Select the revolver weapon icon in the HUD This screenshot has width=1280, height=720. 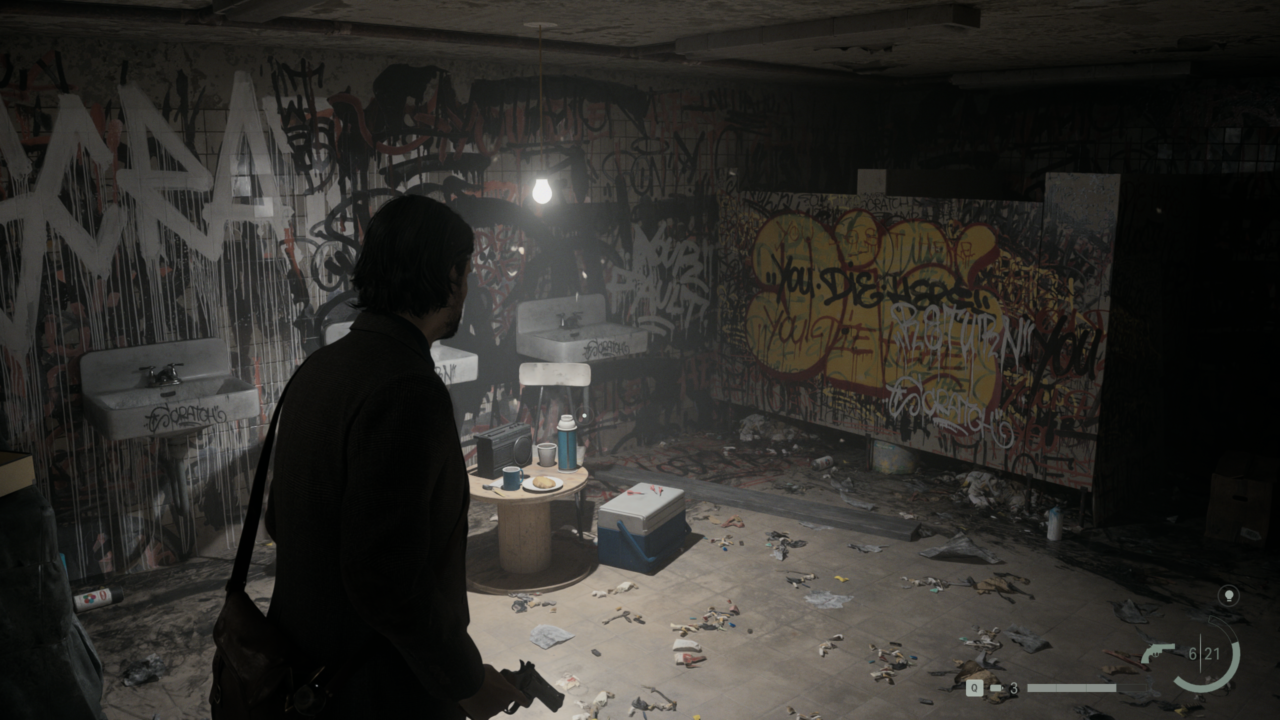[1158, 654]
